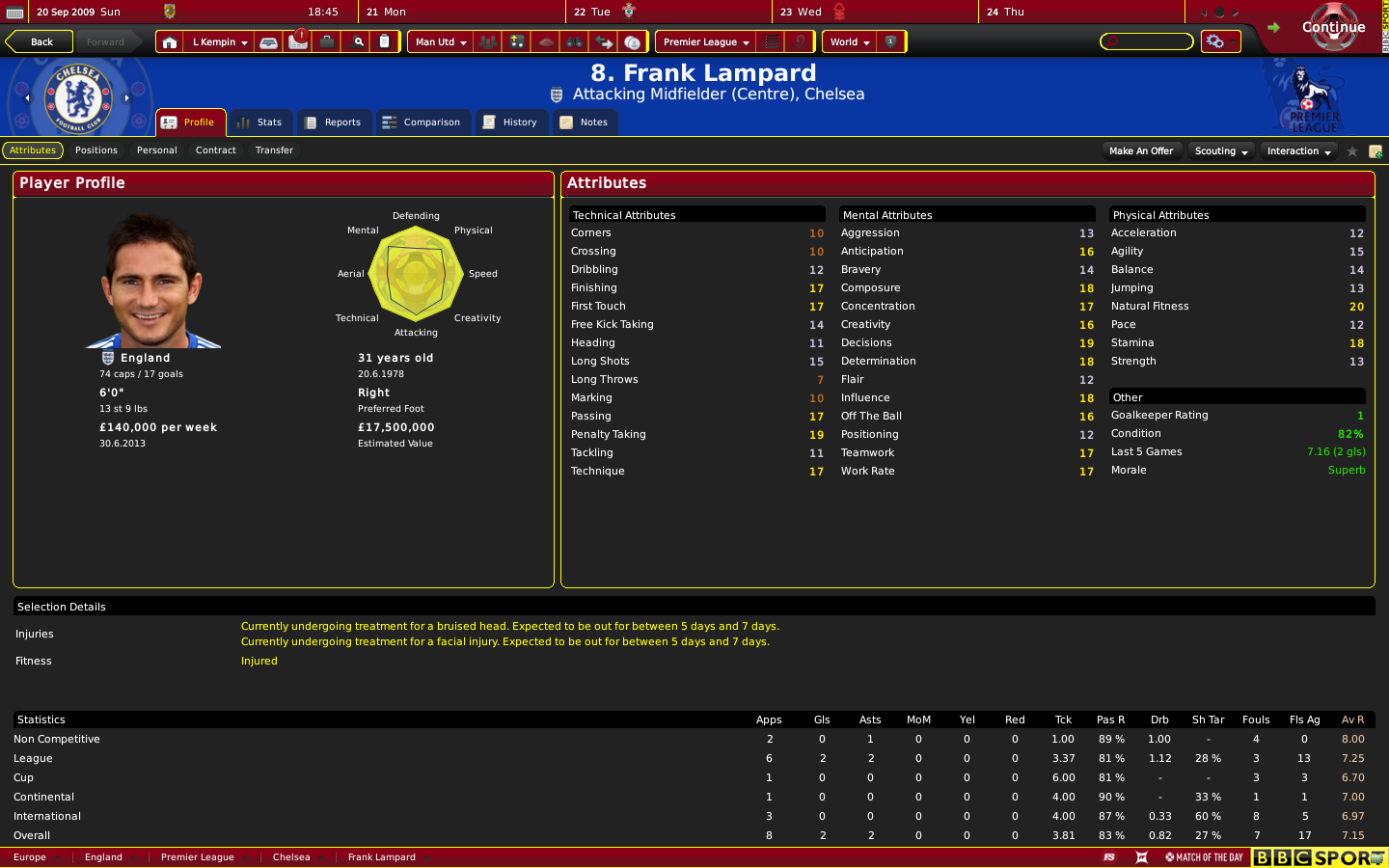This screenshot has height=868, width=1389.
Task: Select the Positions sub-tab
Action: [96, 150]
